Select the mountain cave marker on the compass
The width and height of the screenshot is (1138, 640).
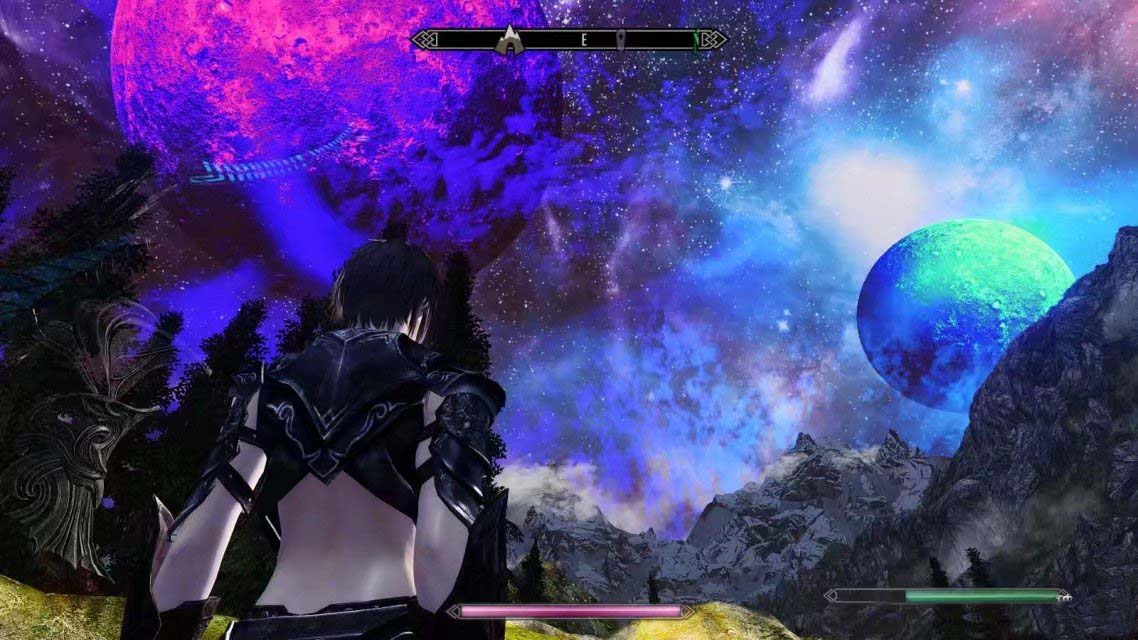(510, 40)
